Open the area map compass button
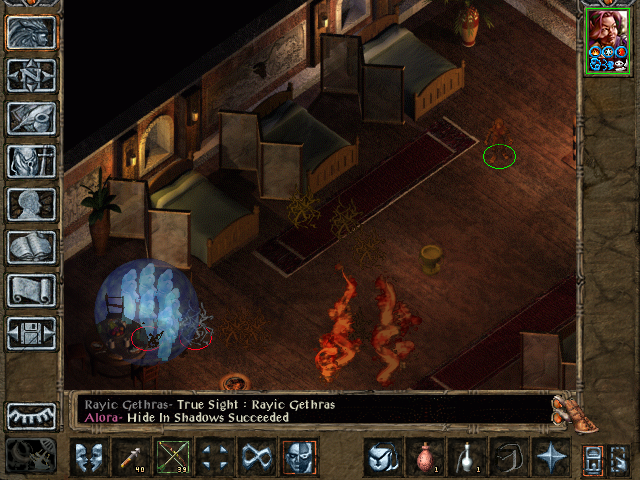Image resolution: width=640 pixels, height=480 pixels. coord(31,74)
